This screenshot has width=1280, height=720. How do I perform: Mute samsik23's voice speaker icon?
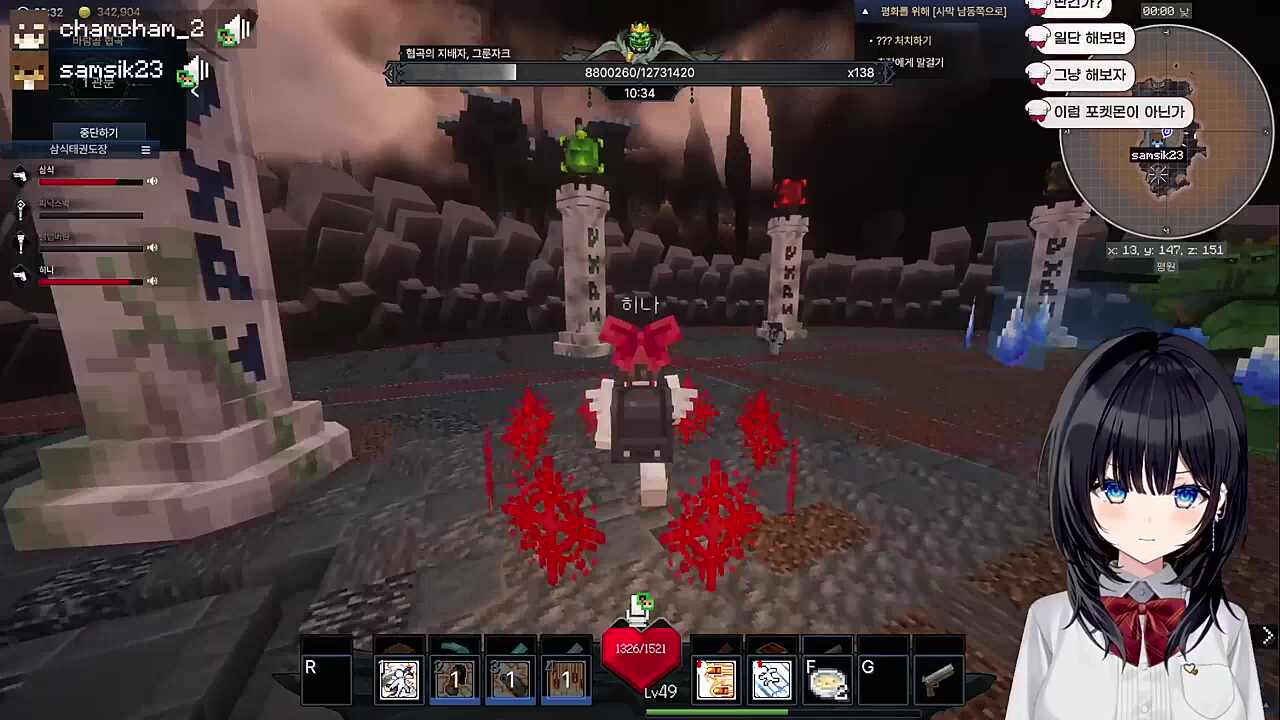194,72
